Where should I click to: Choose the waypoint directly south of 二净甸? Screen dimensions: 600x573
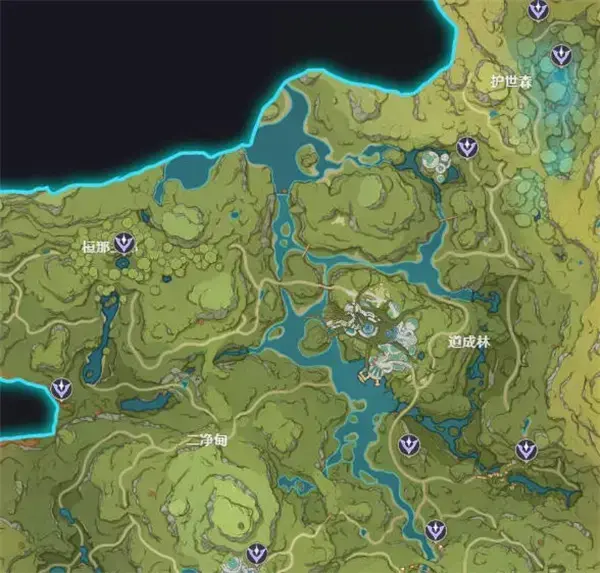(257, 554)
